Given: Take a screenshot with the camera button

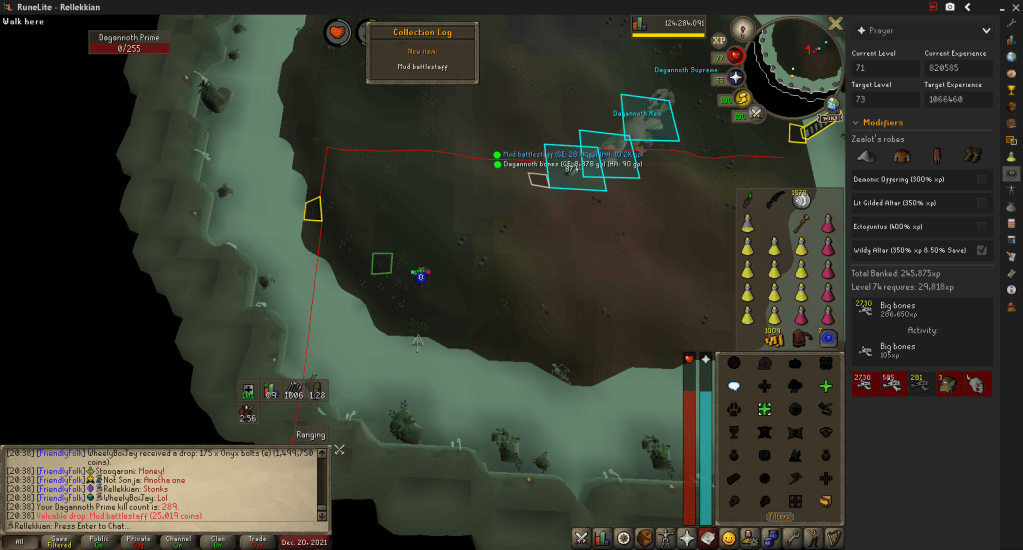Looking at the screenshot, I should [950, 7].
